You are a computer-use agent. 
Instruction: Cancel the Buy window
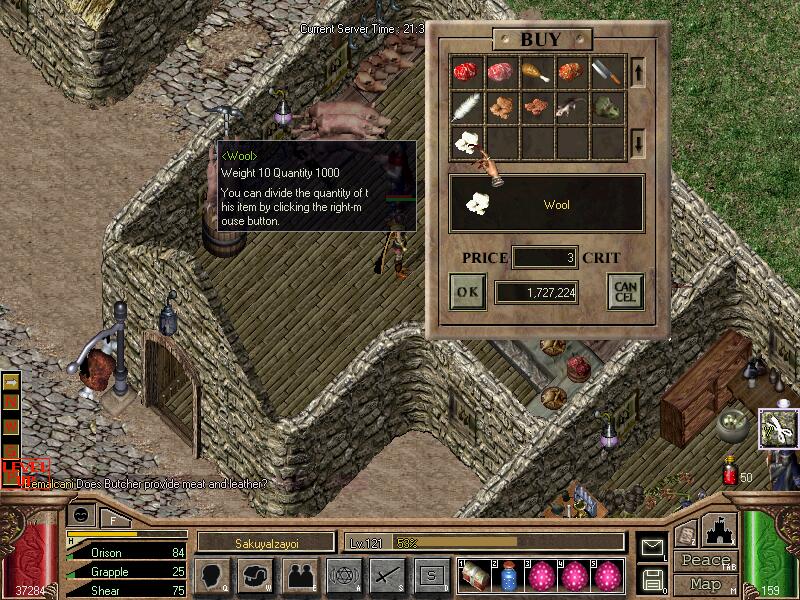(x=625, y=292)
